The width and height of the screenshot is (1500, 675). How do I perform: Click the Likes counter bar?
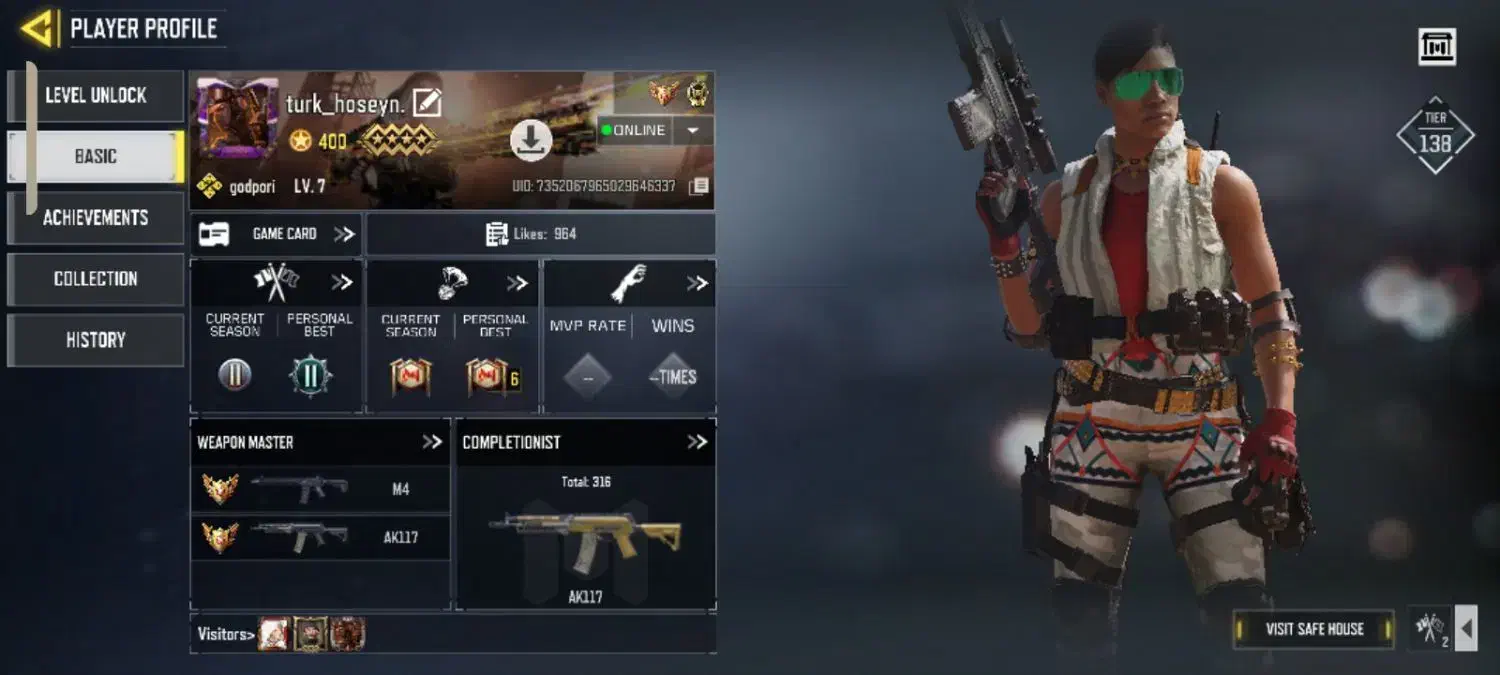(x=540, y=234)
